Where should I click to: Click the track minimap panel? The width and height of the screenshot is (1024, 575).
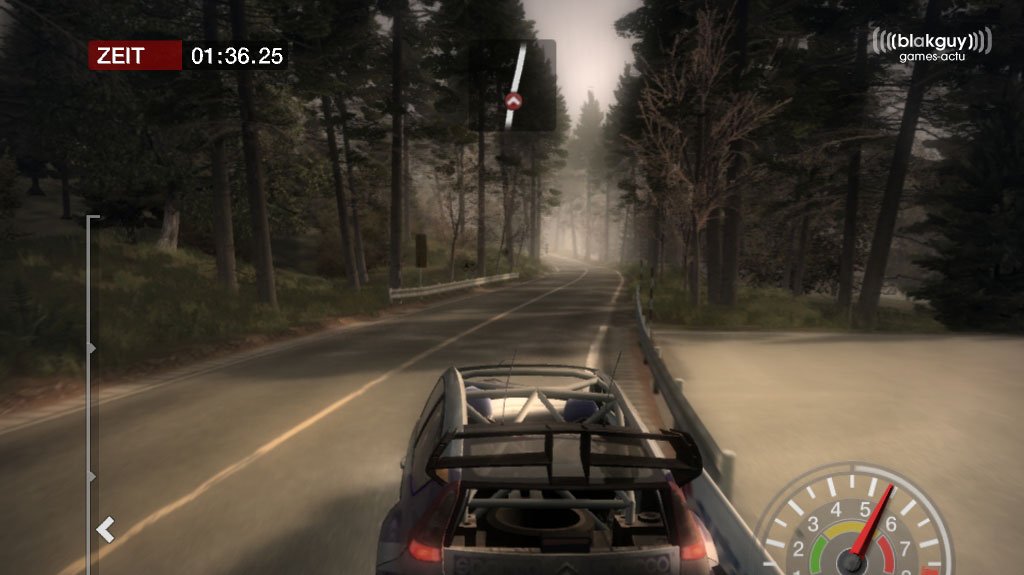(513, 85)
